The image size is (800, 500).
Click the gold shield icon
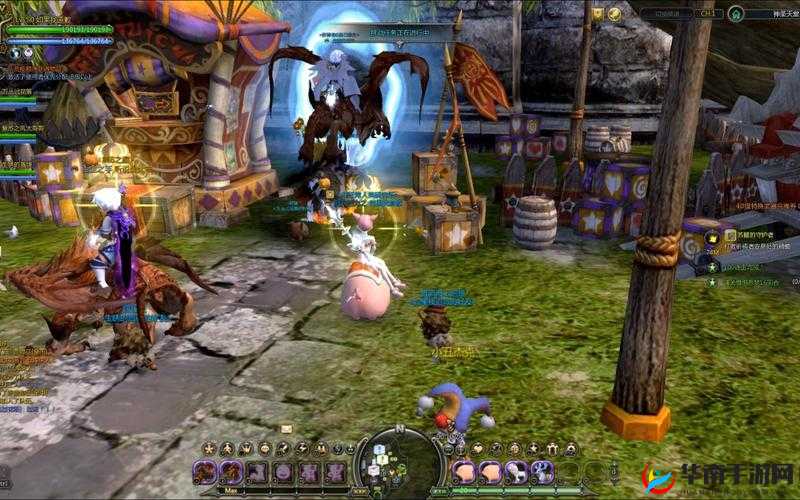(x=598, y=13)
